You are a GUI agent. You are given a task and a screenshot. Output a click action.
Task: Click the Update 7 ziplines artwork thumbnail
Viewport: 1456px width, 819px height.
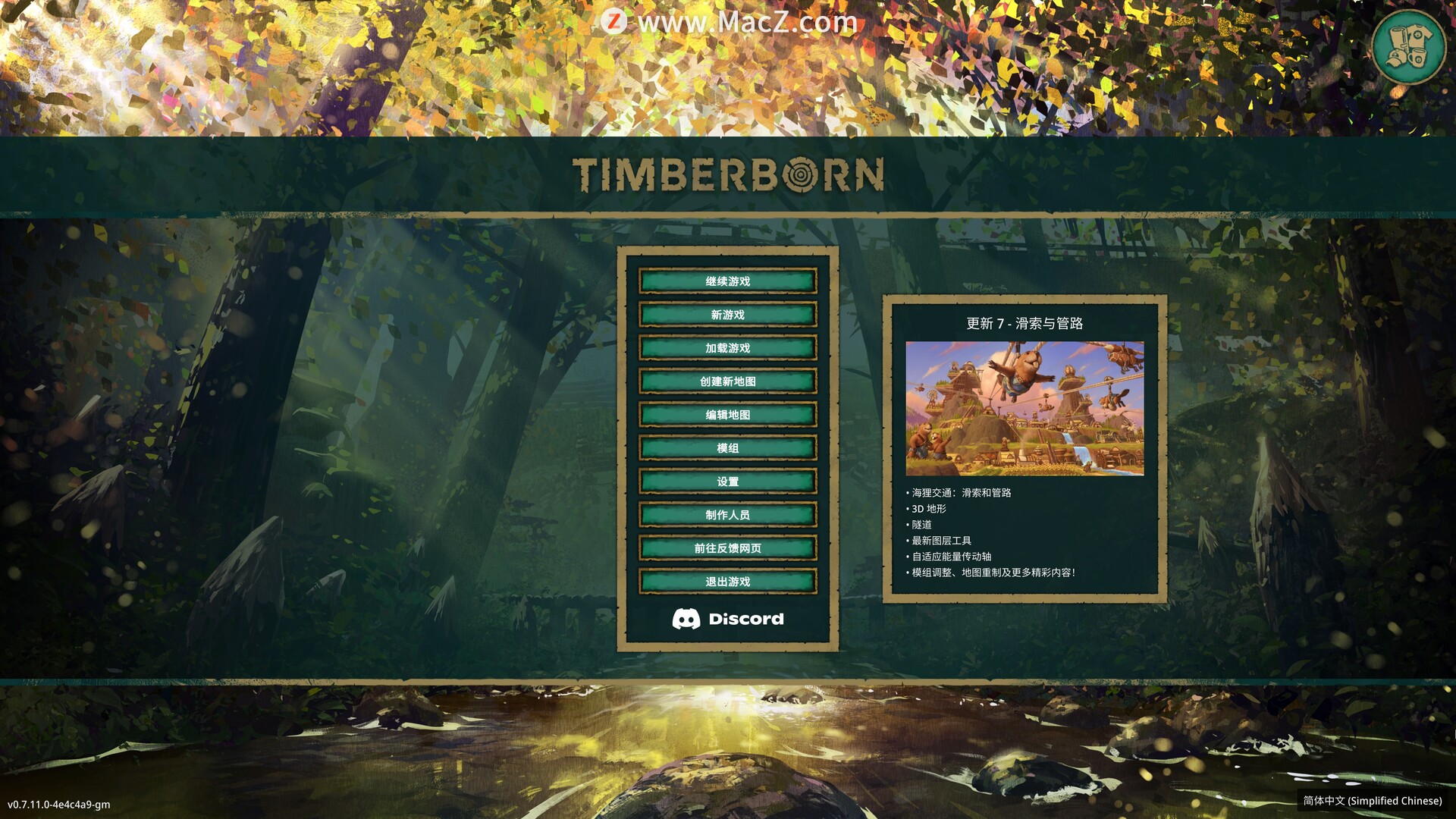1025,409
